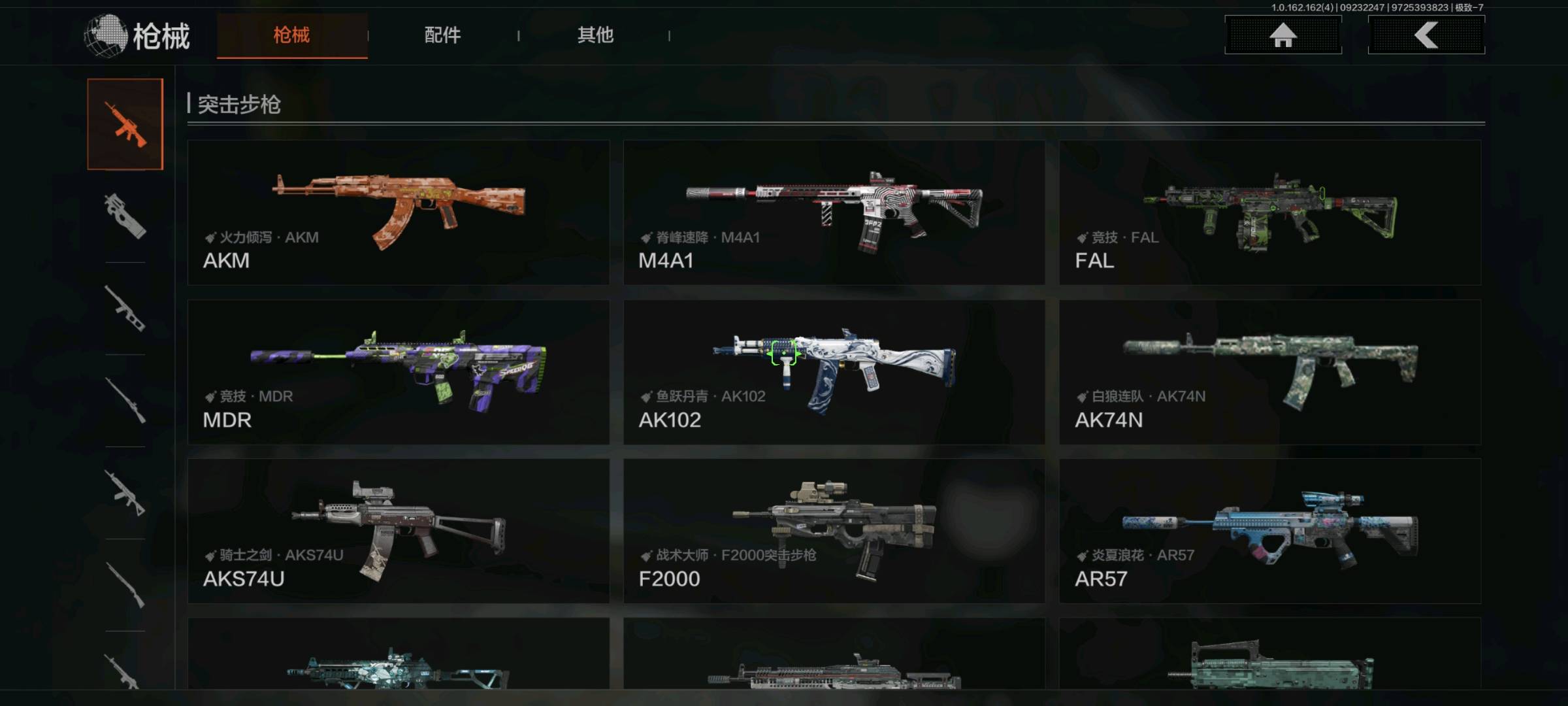Open the AR57 weapon tile
1568x706 pixels.
pos(1269,531)
